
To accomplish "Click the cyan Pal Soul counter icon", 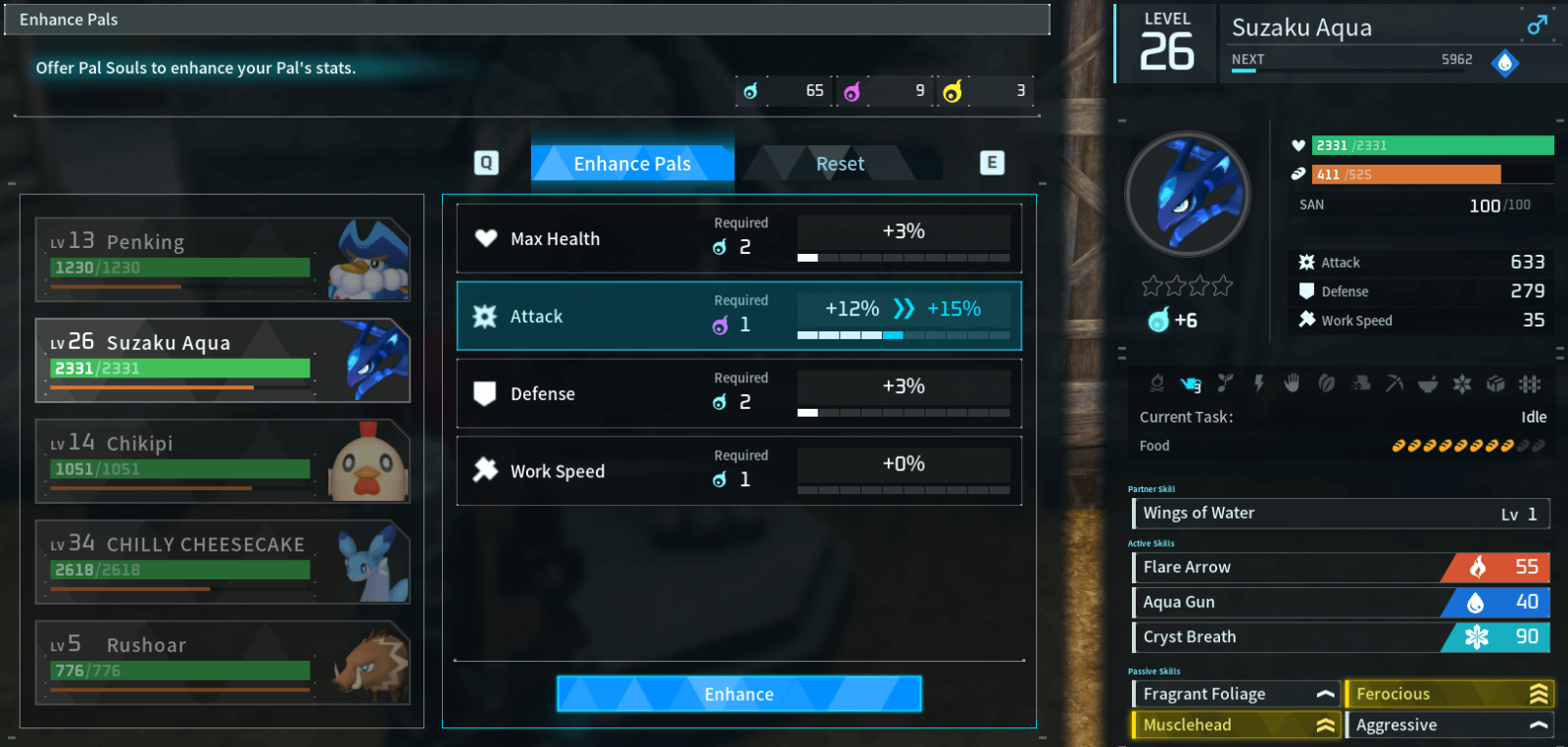I will 751,90.
